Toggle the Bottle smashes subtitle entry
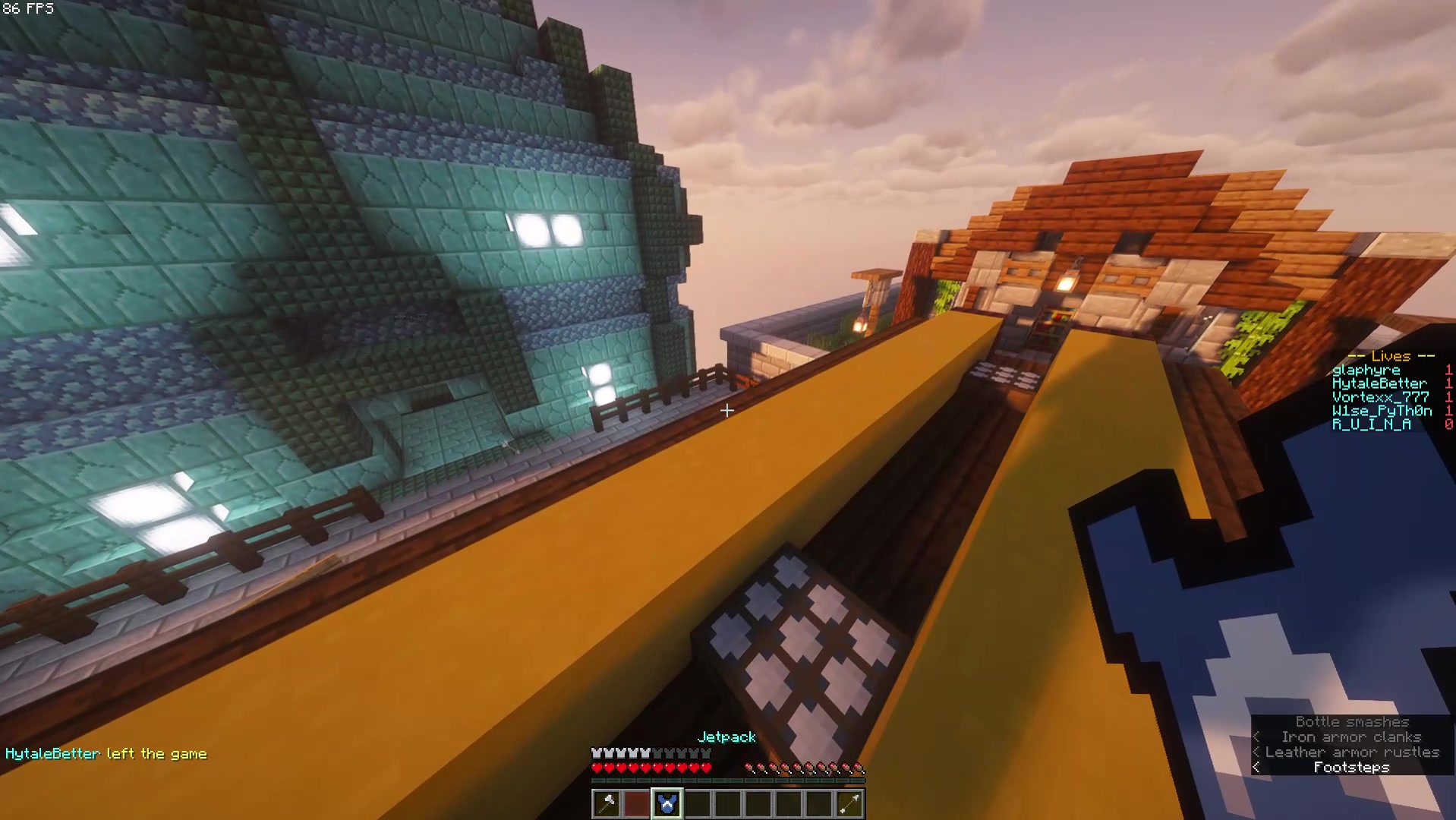The height and width of the screenshot is (820, 1456). click(1351, 722)
